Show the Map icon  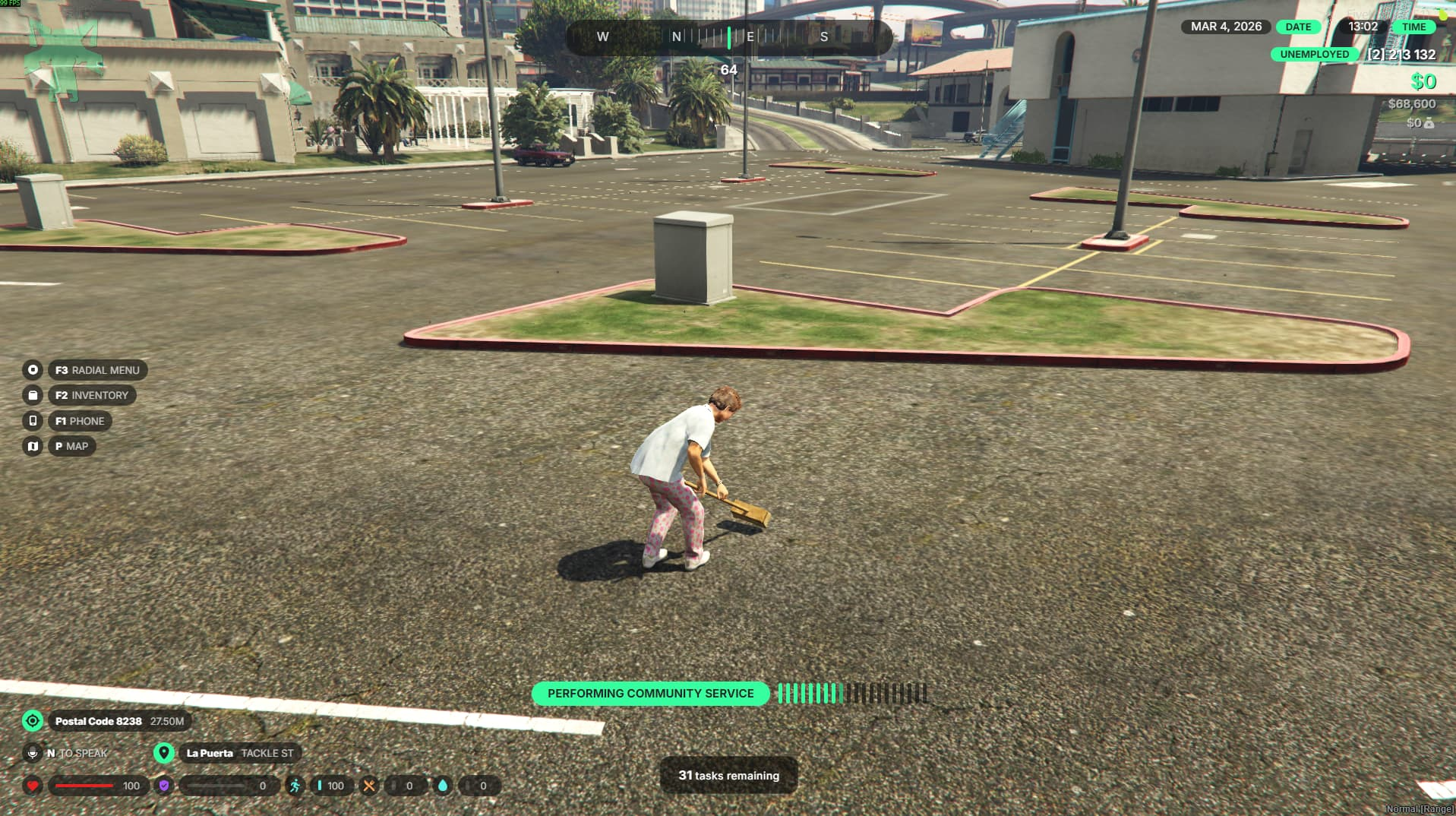pos(33,446)
